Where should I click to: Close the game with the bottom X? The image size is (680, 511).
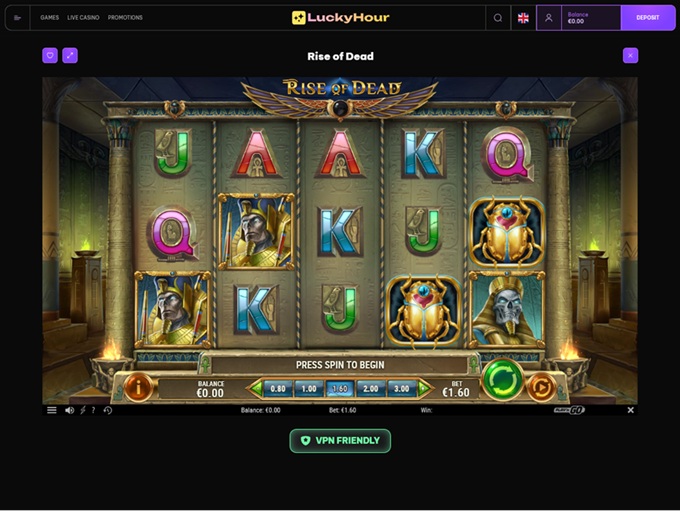pos(630,410)
